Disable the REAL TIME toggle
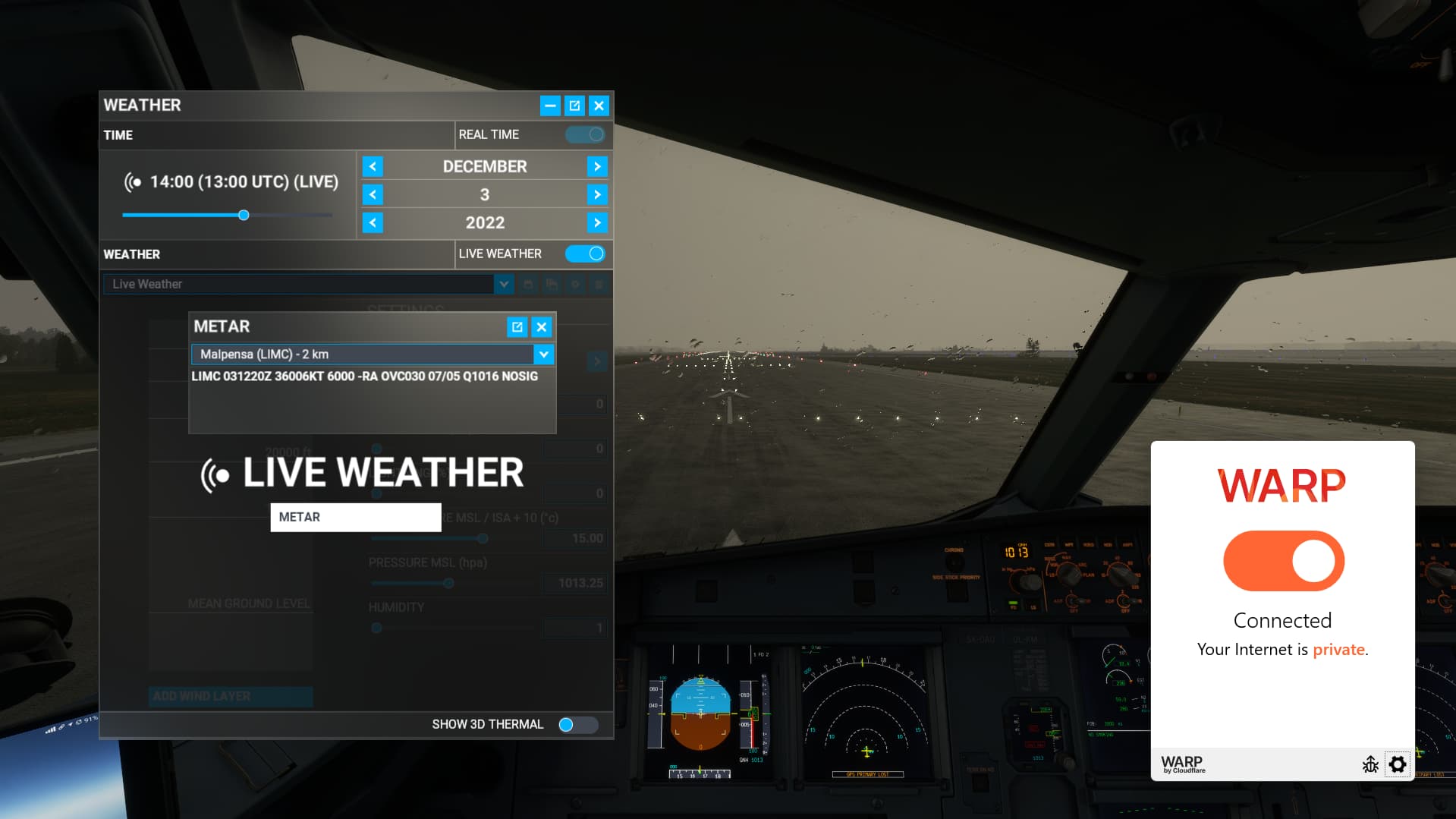The height and width of the screenshot is (819, 1456). [x=584, y=134]
